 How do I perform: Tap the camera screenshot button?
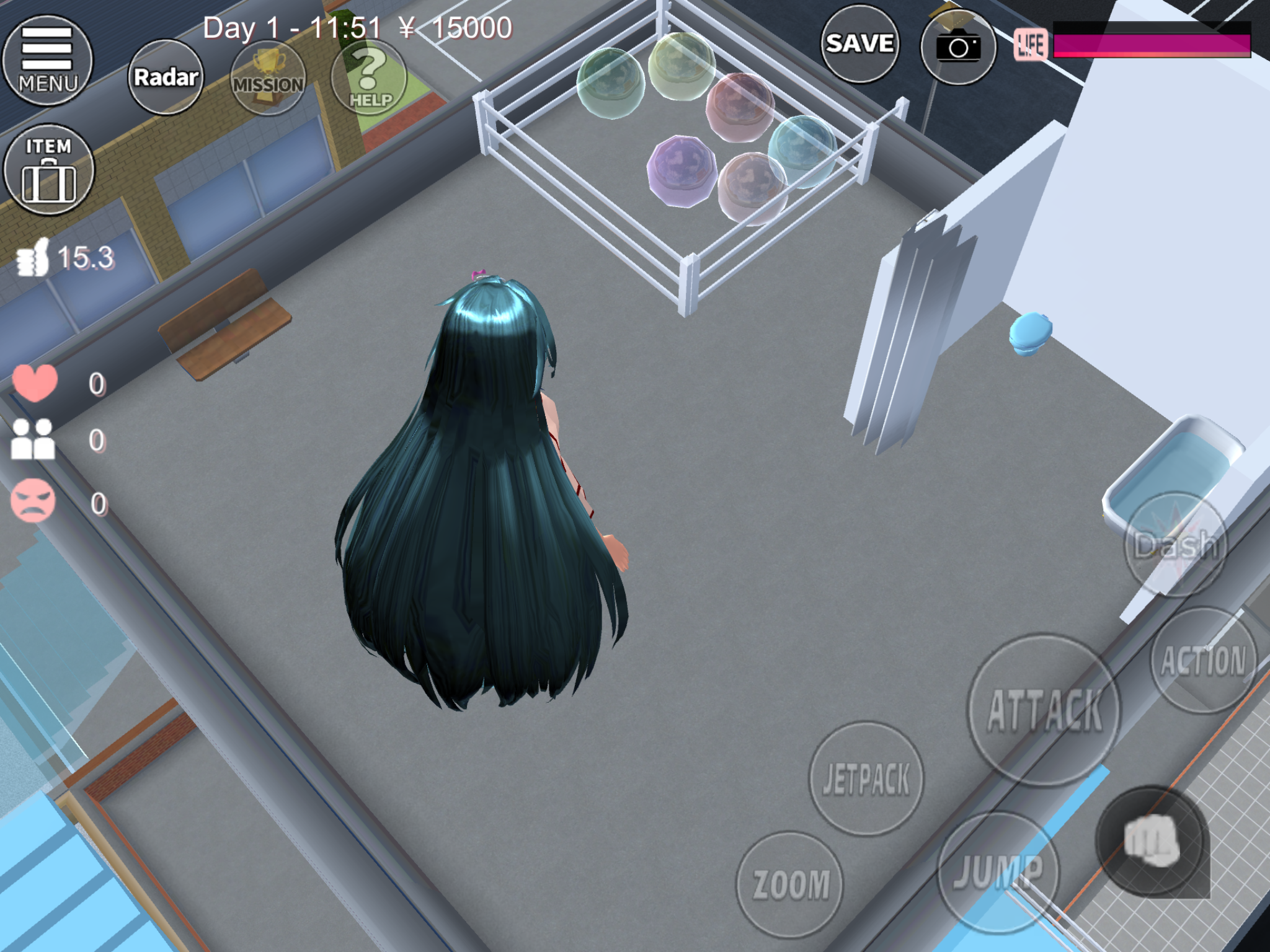click(958, 46)
